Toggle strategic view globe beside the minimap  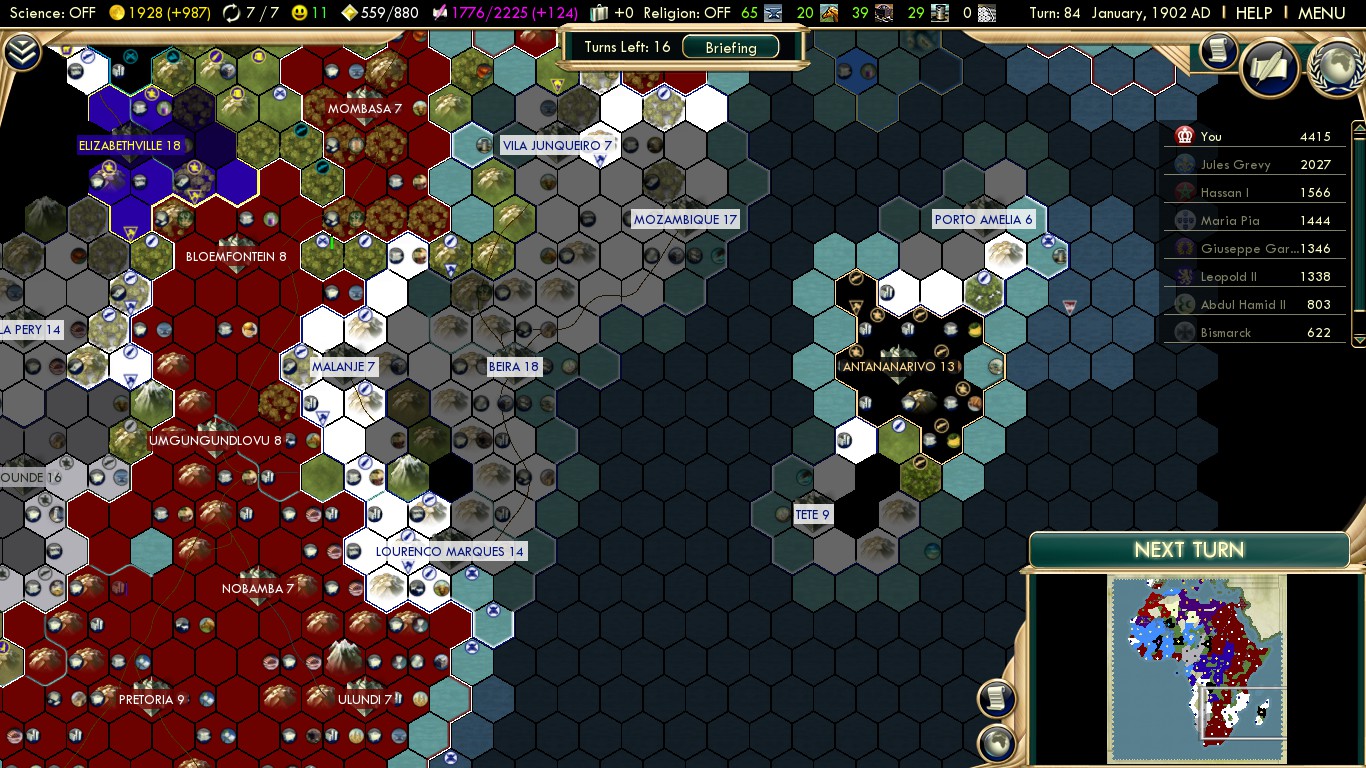(x=996, y=743)
